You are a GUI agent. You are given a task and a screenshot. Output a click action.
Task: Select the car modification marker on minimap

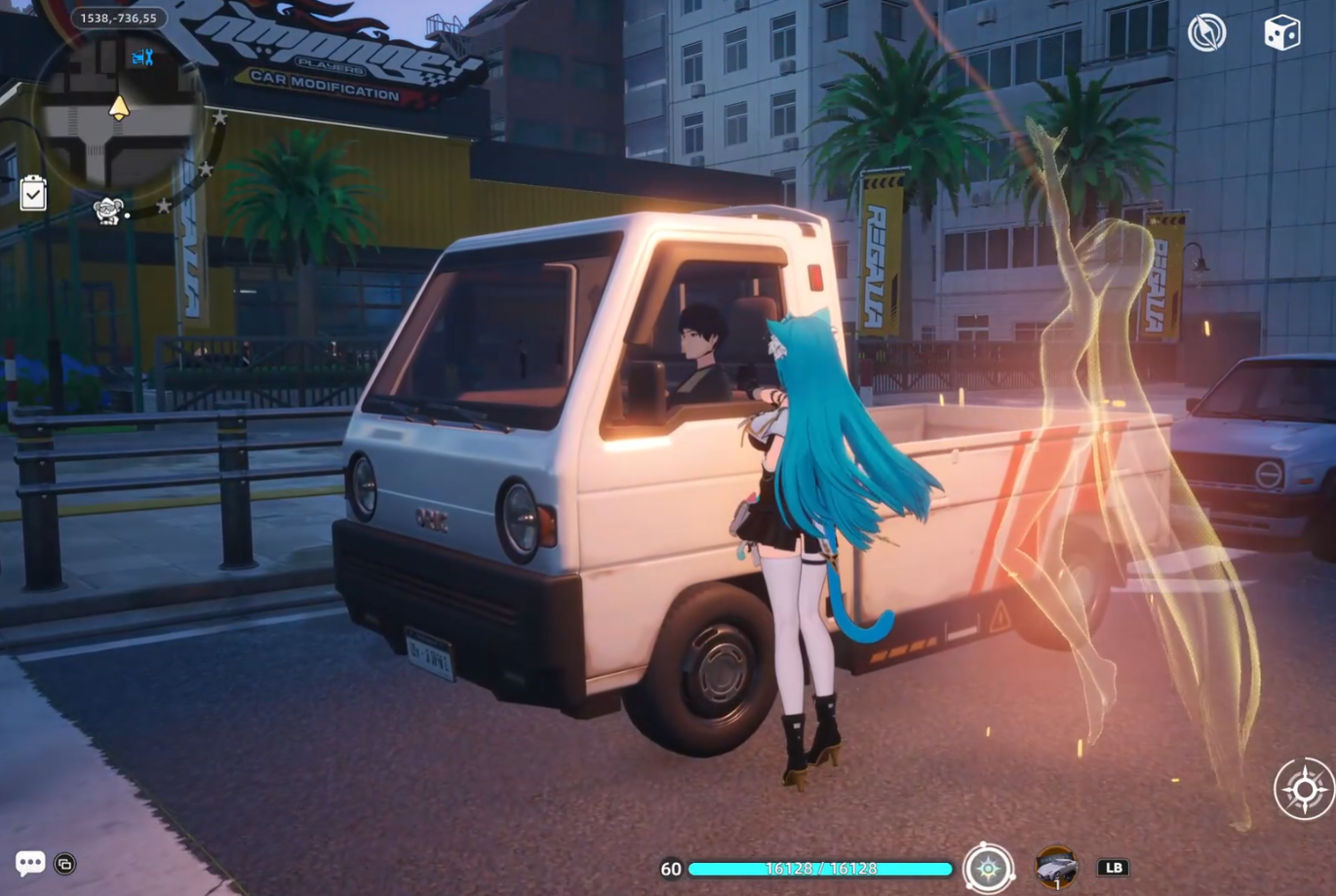[142, 58]
